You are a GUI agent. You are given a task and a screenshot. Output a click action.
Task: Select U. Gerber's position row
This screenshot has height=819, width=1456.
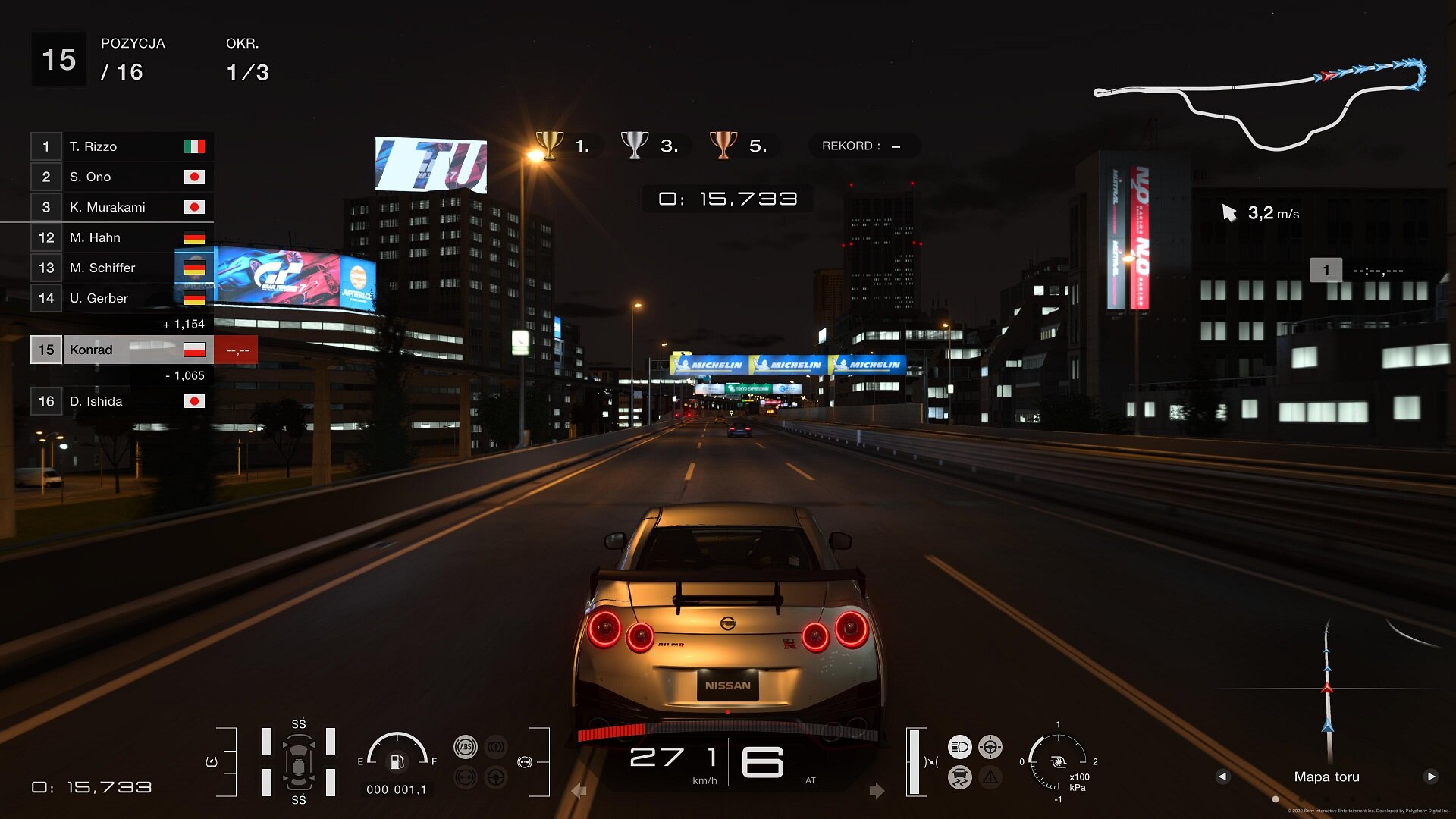point(121,298)
